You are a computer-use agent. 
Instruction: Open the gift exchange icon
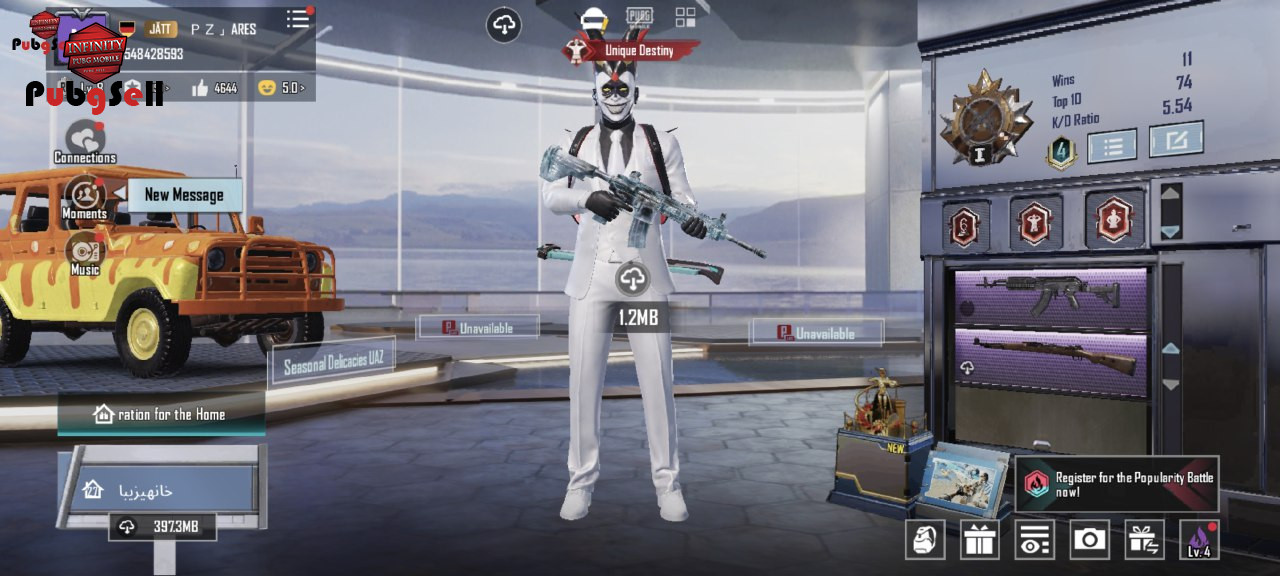[x=1144, y=540]
